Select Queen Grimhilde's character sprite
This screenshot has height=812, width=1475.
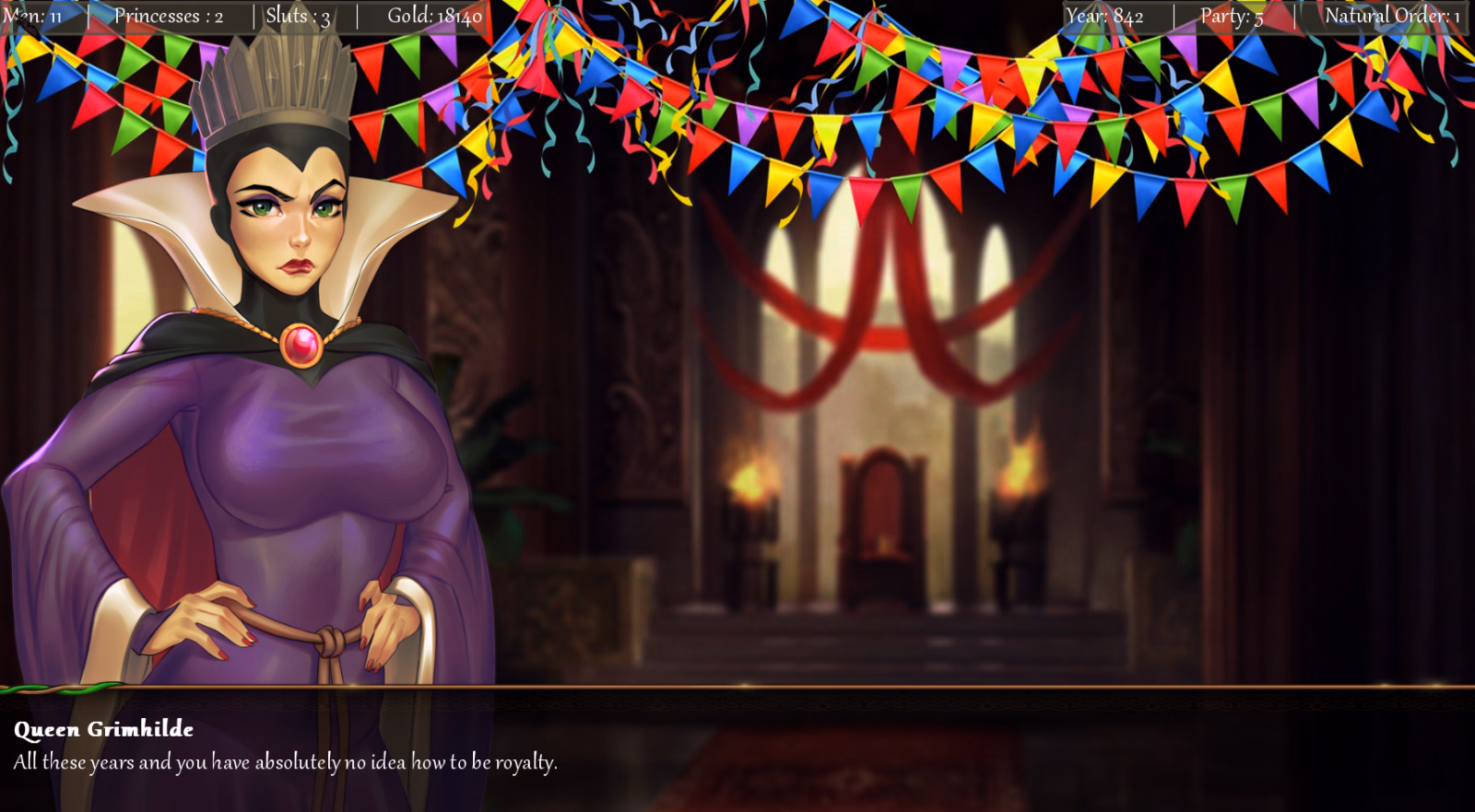coord(277,415)
